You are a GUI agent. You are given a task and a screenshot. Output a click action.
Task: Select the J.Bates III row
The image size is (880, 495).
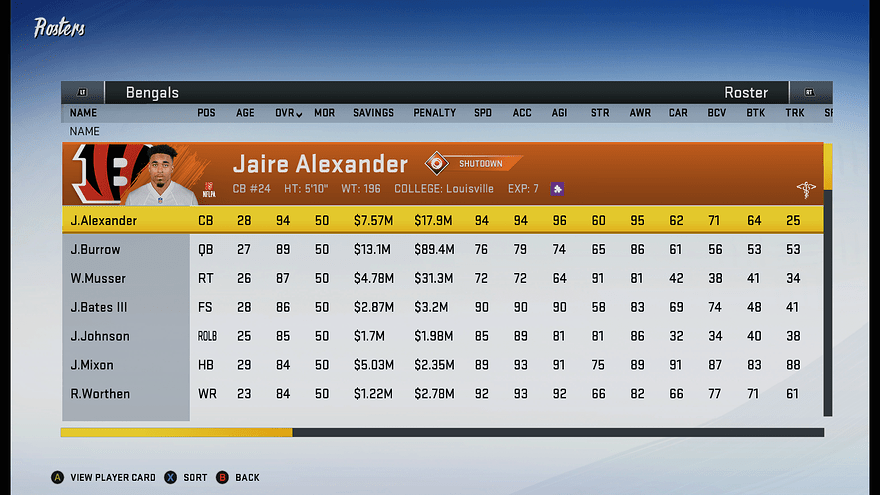pos(99,307)
